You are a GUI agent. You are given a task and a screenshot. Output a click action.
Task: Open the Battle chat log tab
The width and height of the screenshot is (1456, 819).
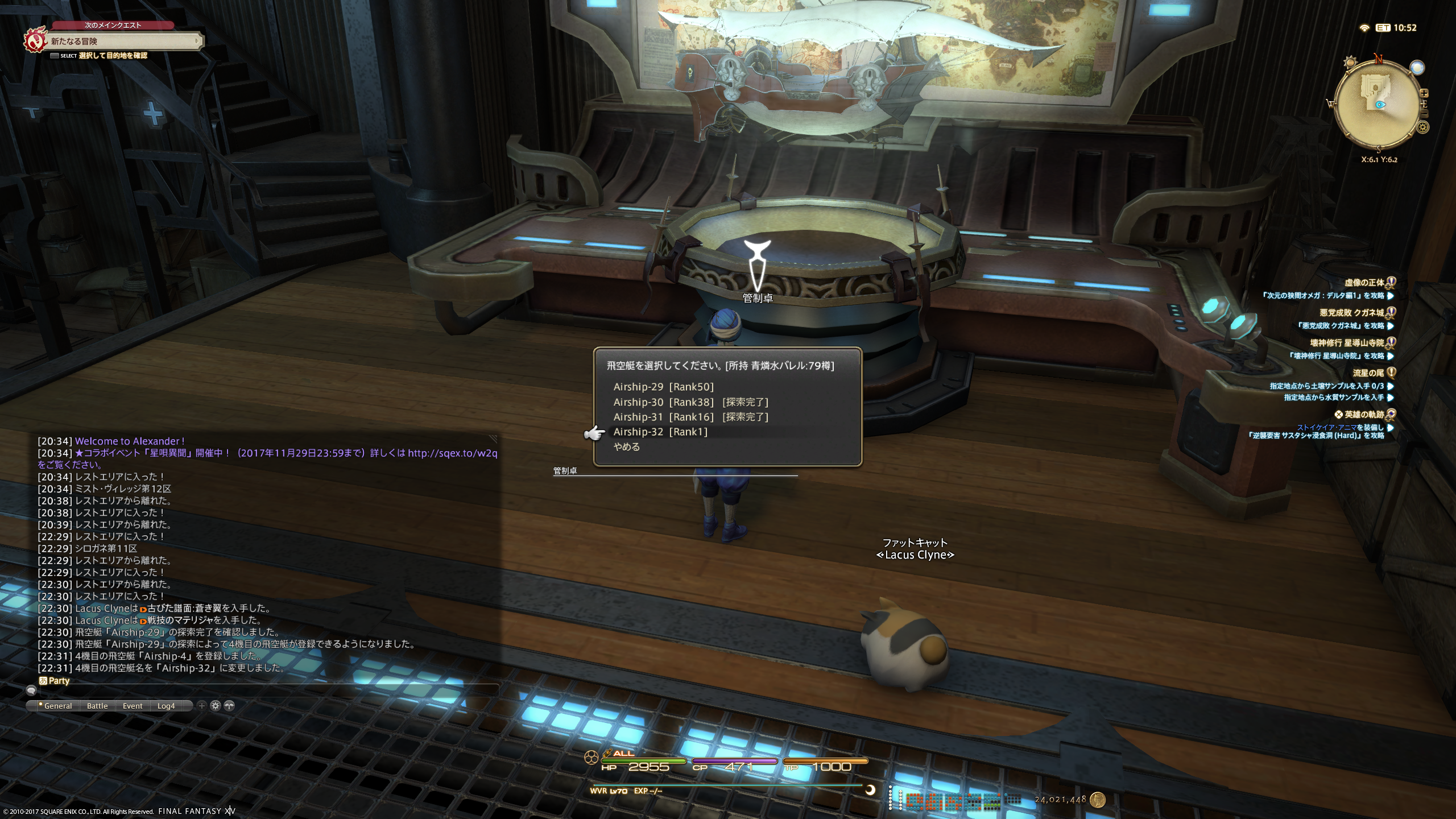(97, 706)
